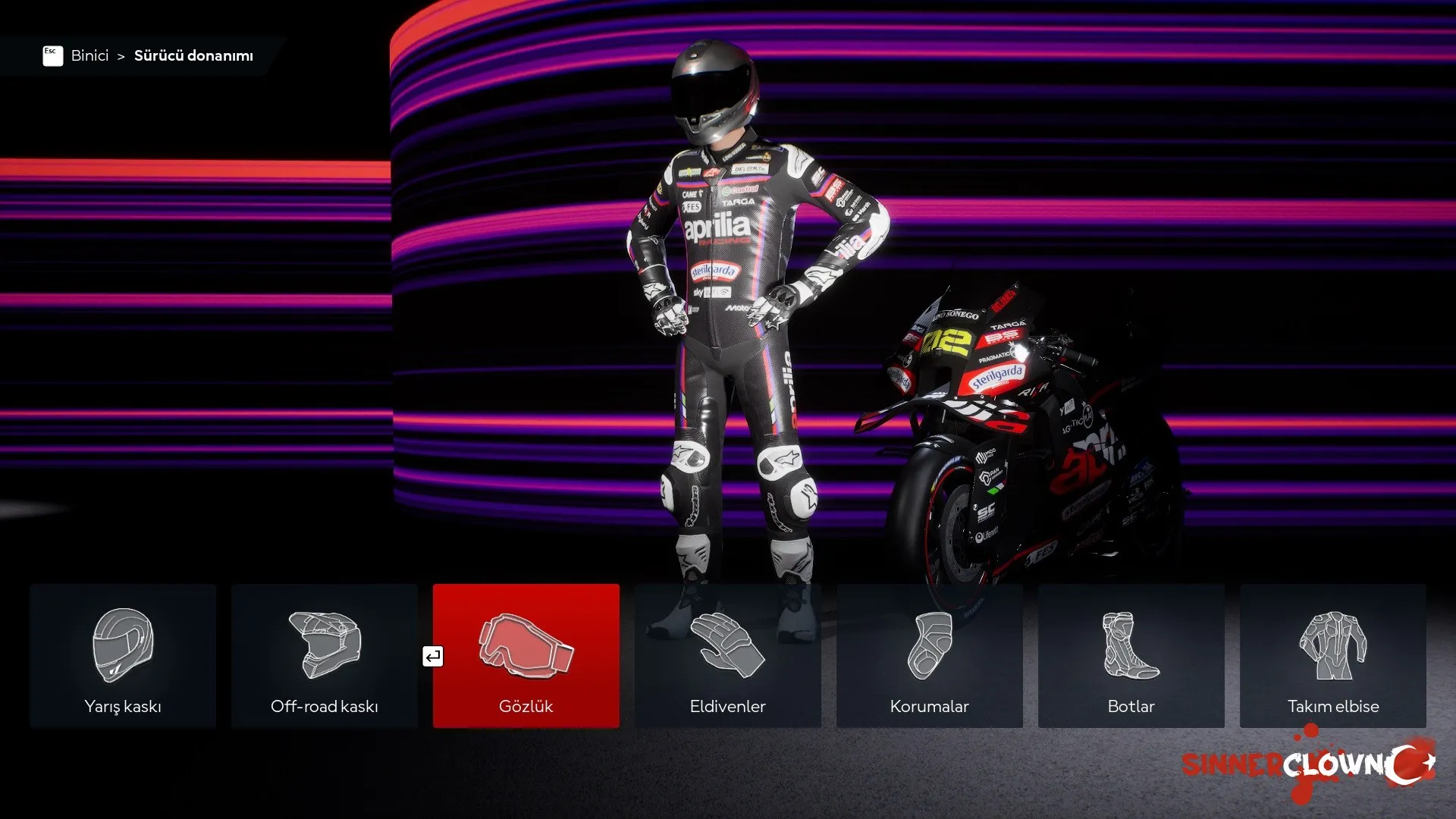Image resolution: width=1456 pixels, height=819 pixels.
Task: Open the Off-road kaskı category
Action: (x=325, y=656)
